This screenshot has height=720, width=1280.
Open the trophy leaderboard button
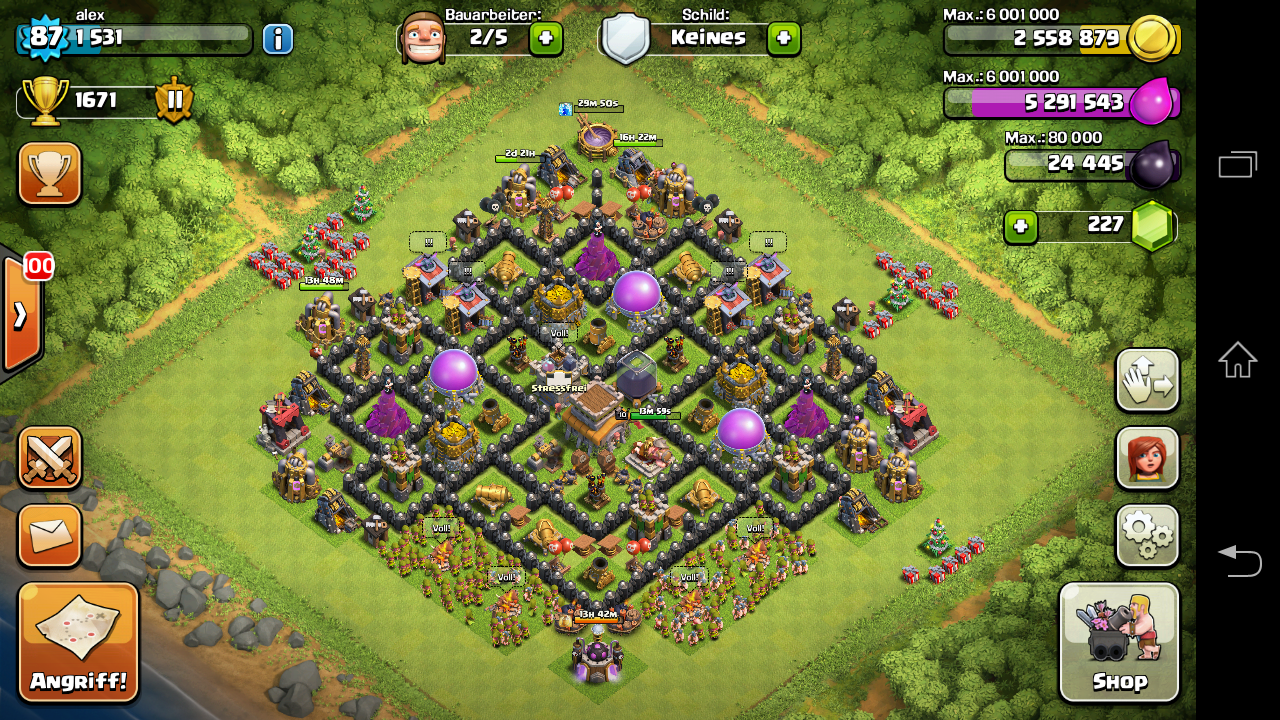[x=49, y=173]
